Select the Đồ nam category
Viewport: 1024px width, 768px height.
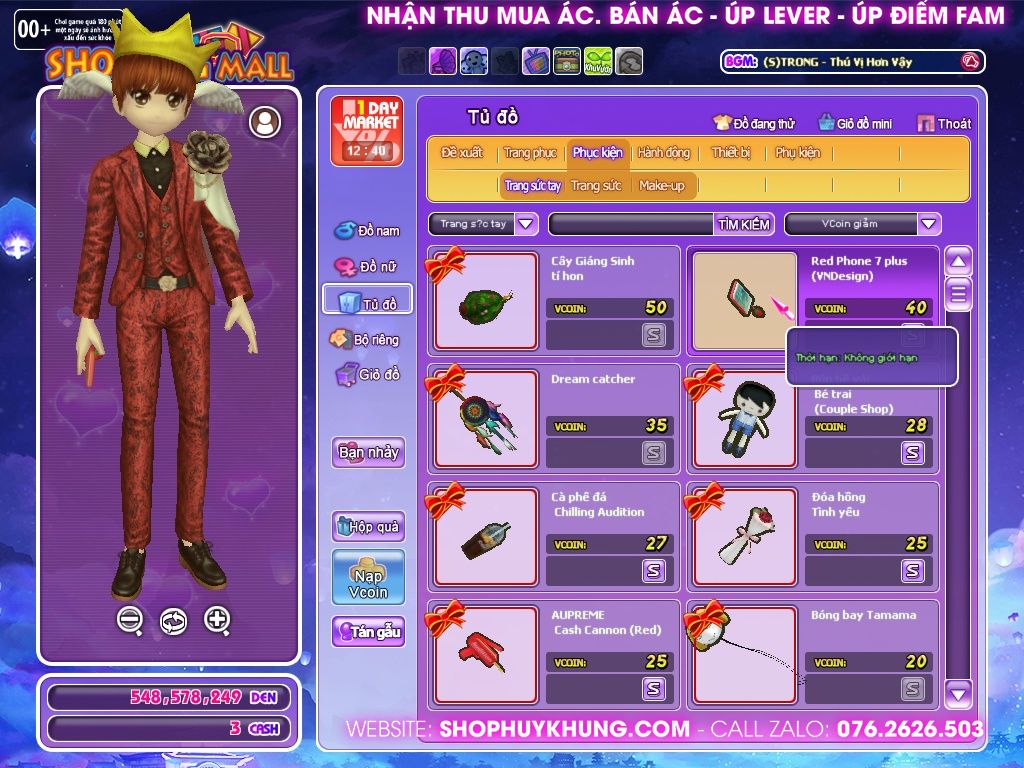(367, 231)
